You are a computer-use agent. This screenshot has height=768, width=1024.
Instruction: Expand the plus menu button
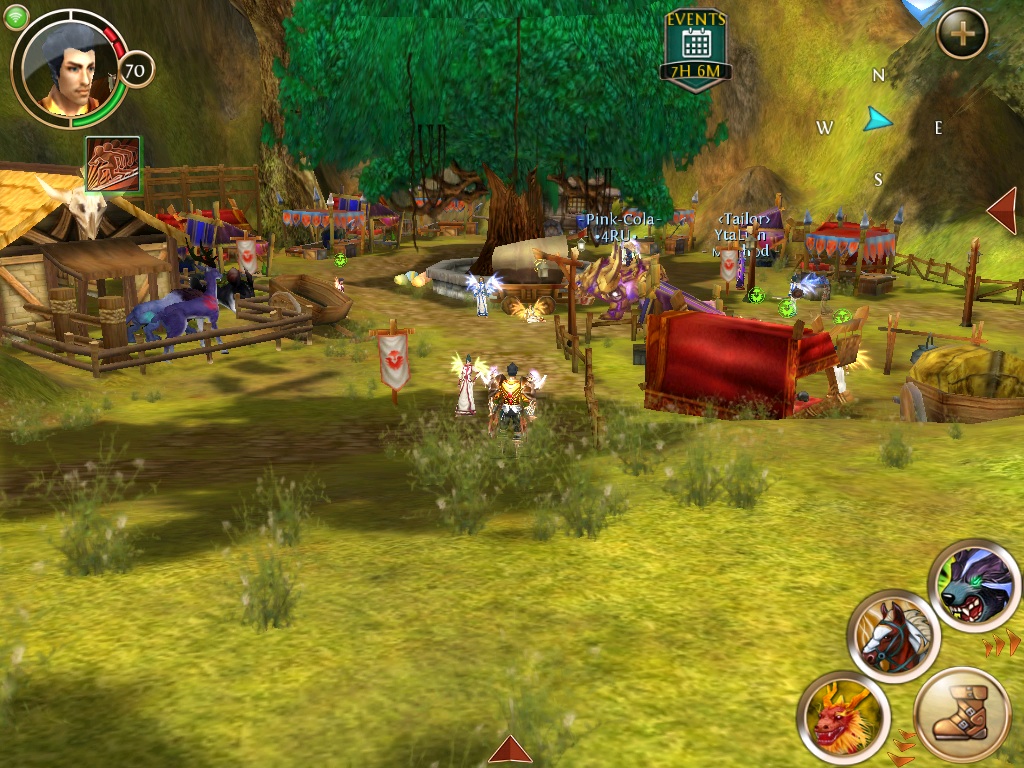tap(962, 34)
